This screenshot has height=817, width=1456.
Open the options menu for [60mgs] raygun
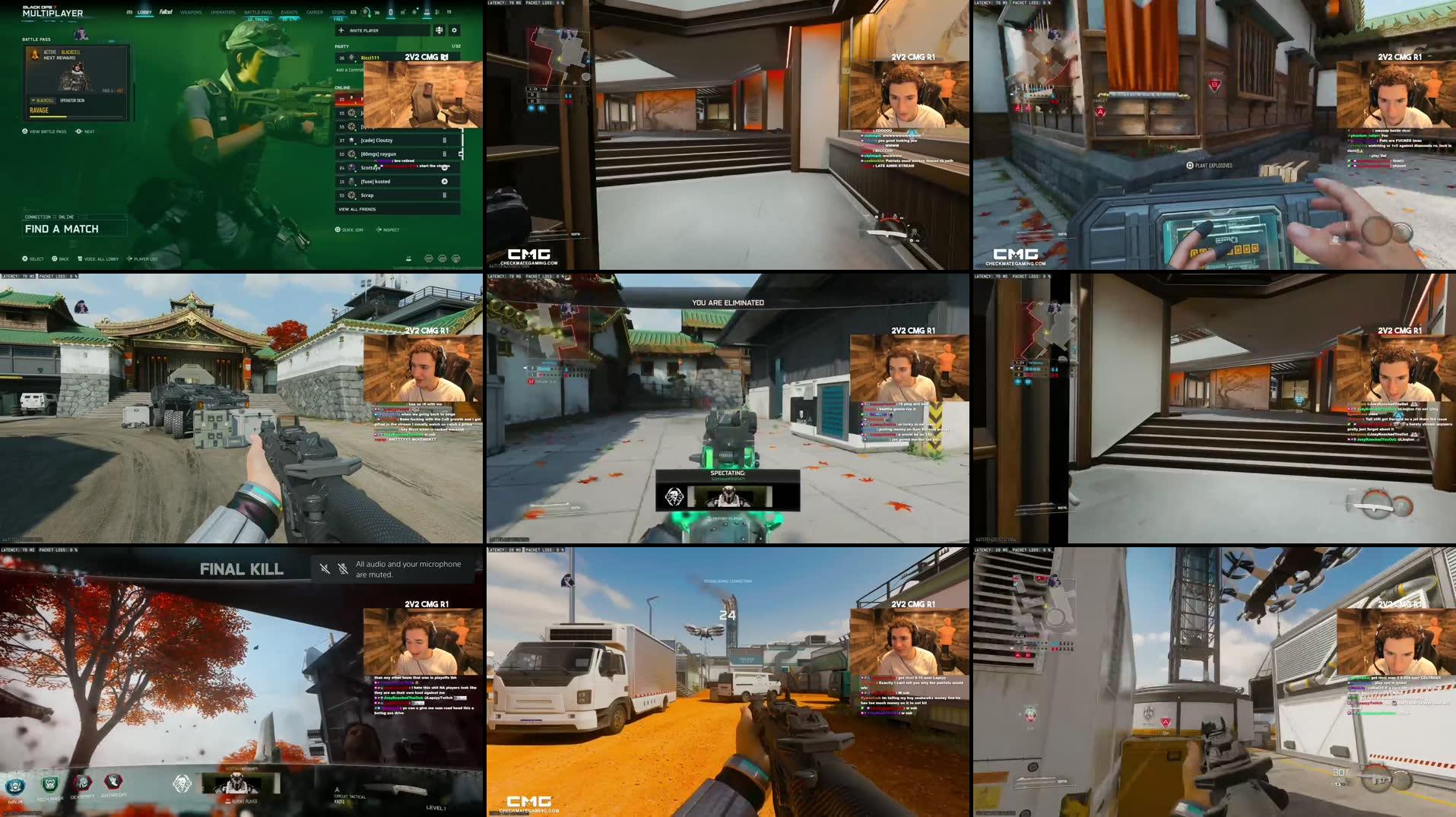pos(444,154)
